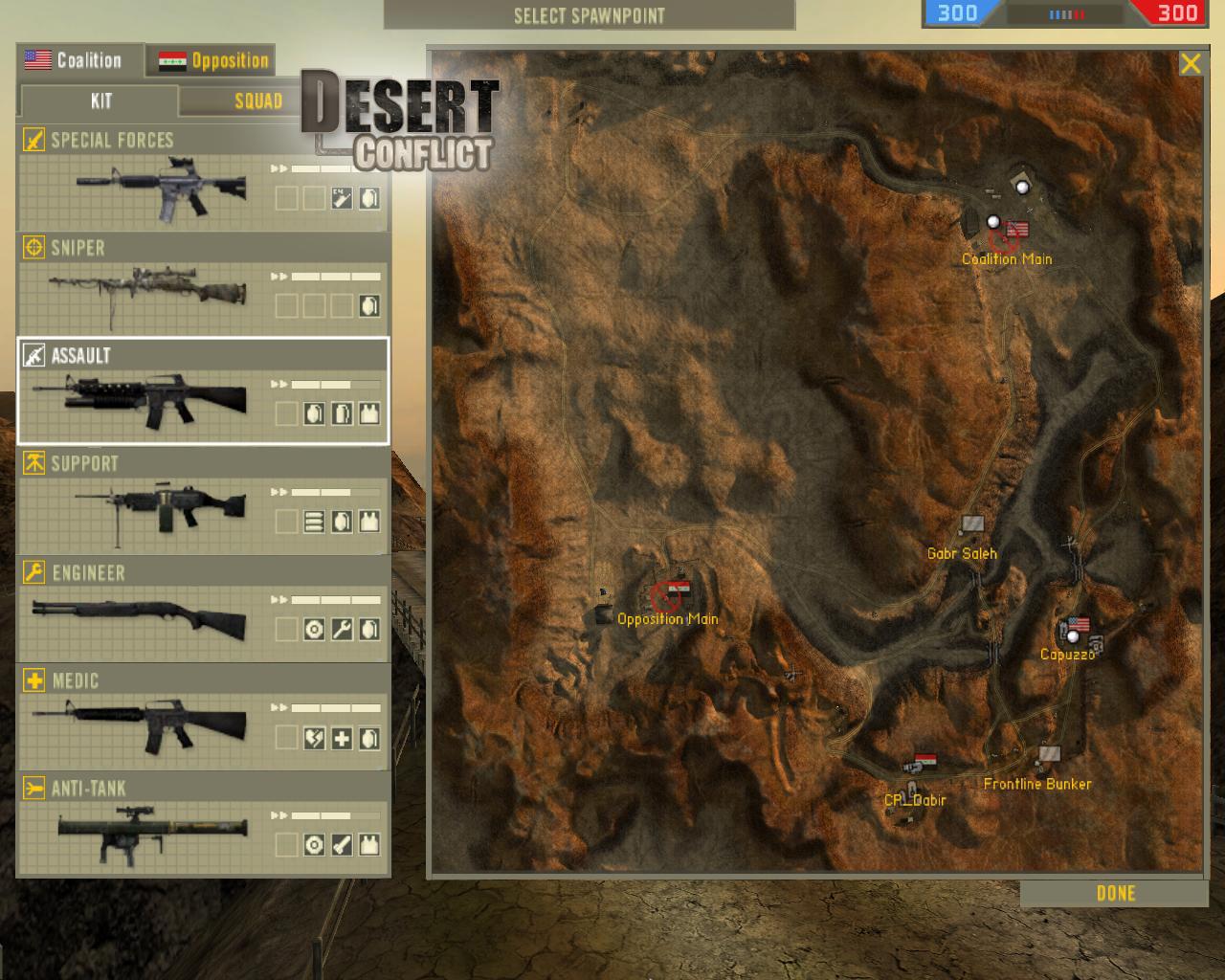Open the Kit tab

click(x=100, y=101)
